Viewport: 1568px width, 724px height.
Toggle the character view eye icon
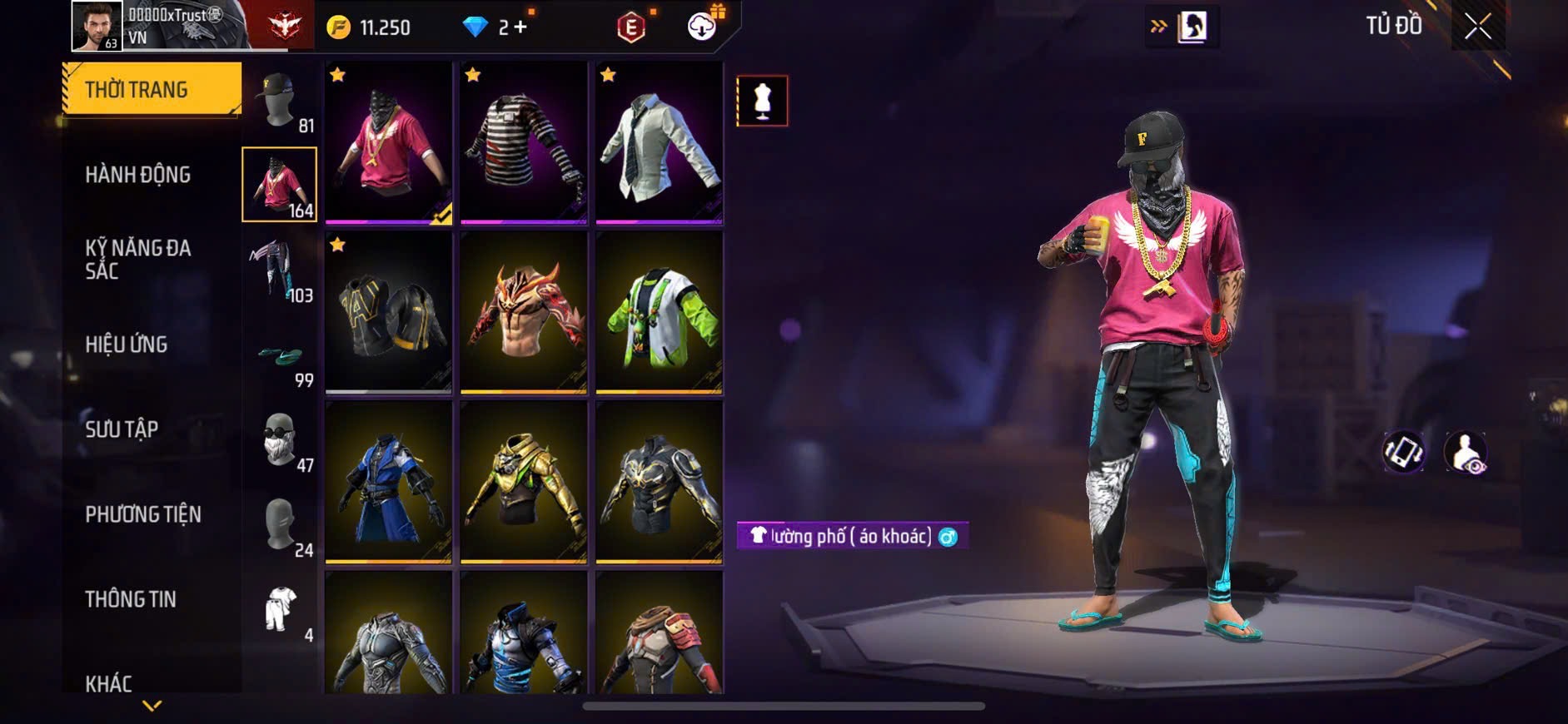click(1466, 452)
